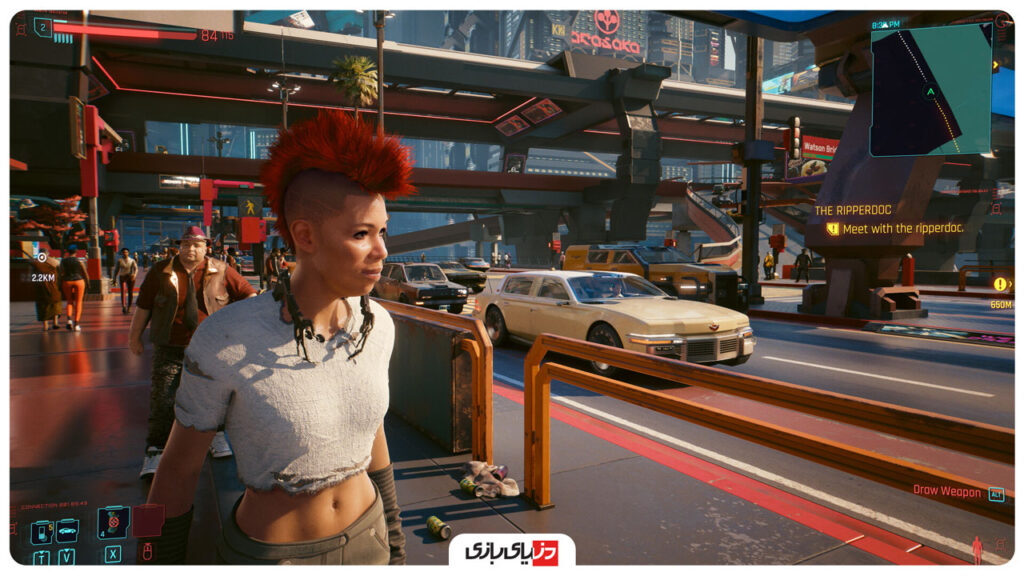Click the player level 2 badge
The height and width of the screenshot is (576, 1024).
[x=43, y=28]
